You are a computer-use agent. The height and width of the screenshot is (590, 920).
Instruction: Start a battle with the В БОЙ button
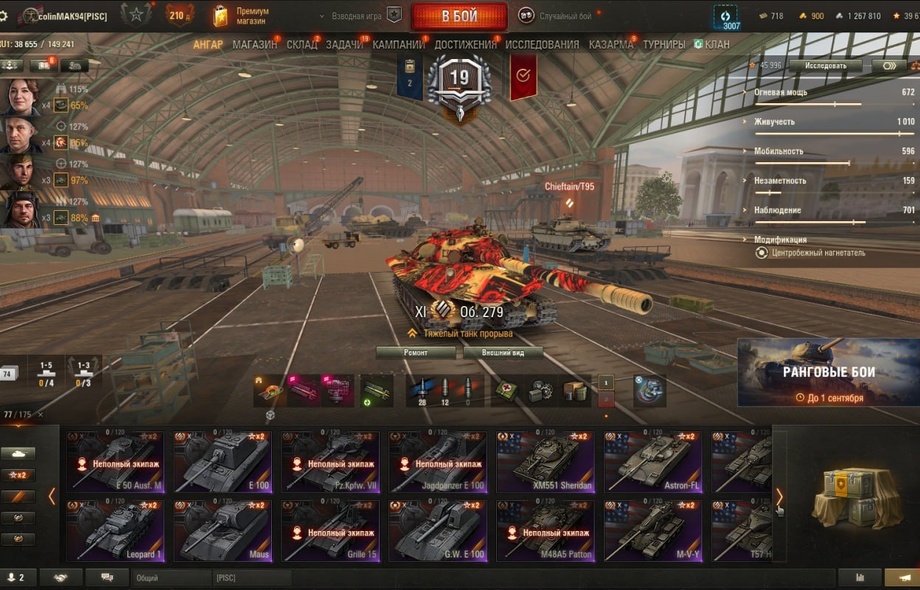click(459, 16)
